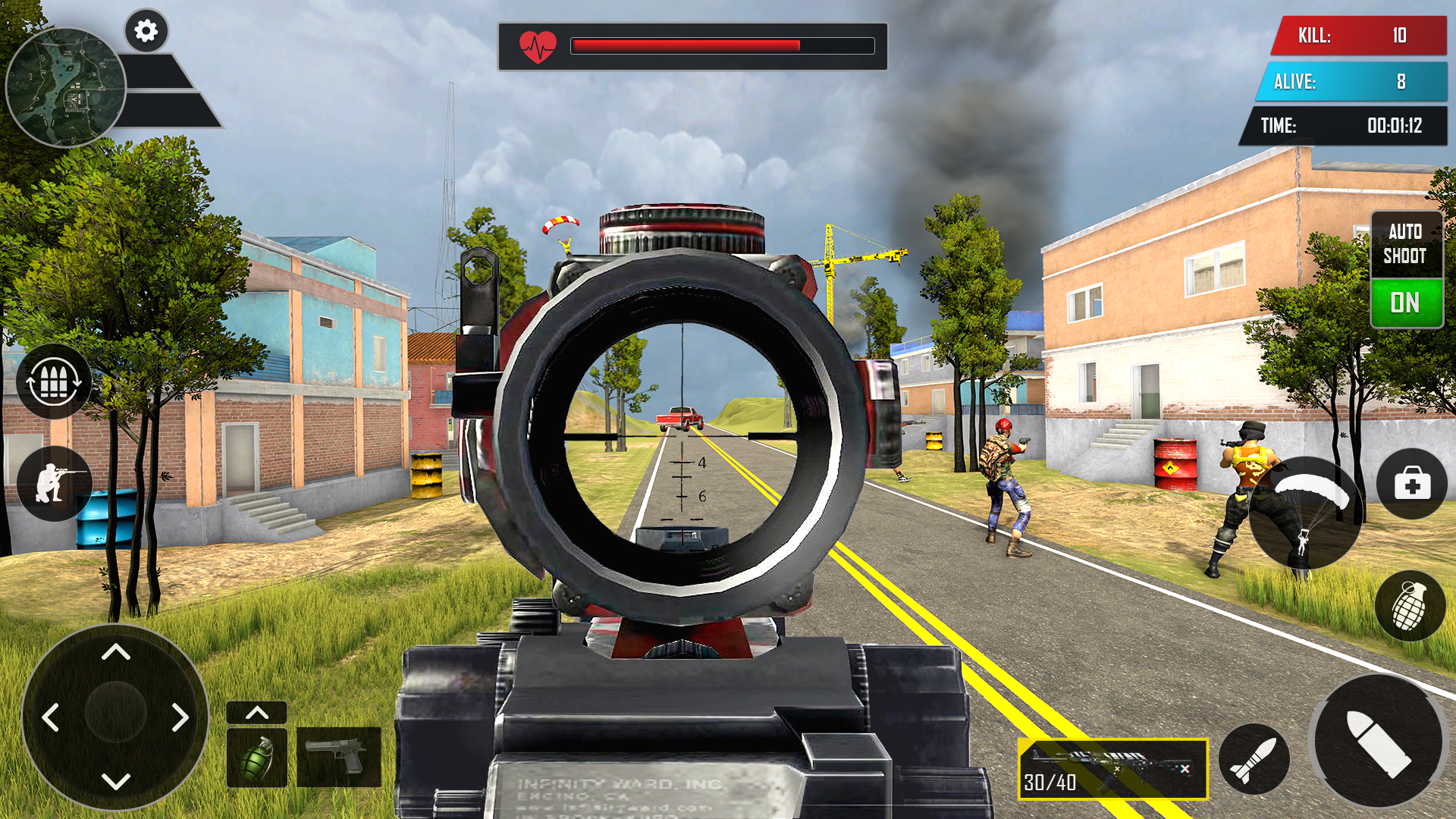
Task: Expand the weapon selection chevron
Action: point(257,714)
